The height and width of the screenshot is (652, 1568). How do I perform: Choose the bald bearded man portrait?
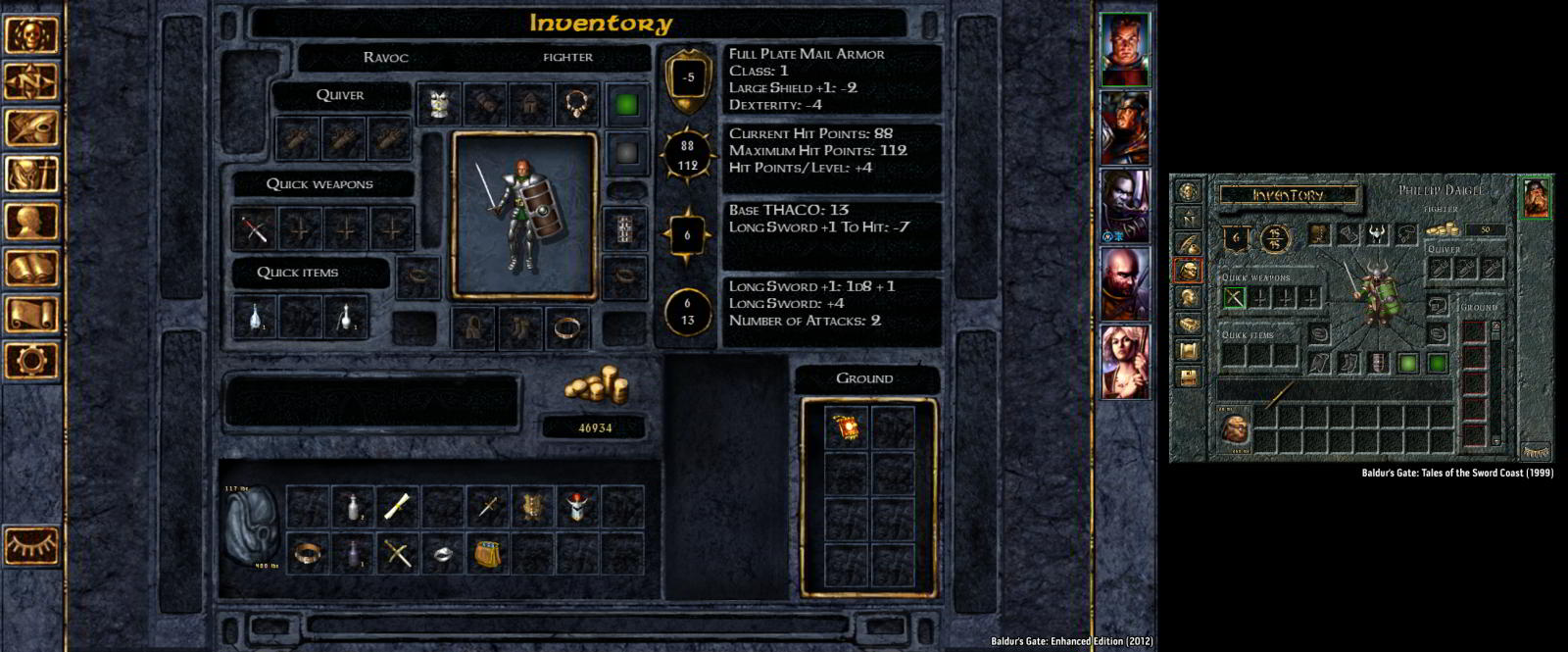1124,283
